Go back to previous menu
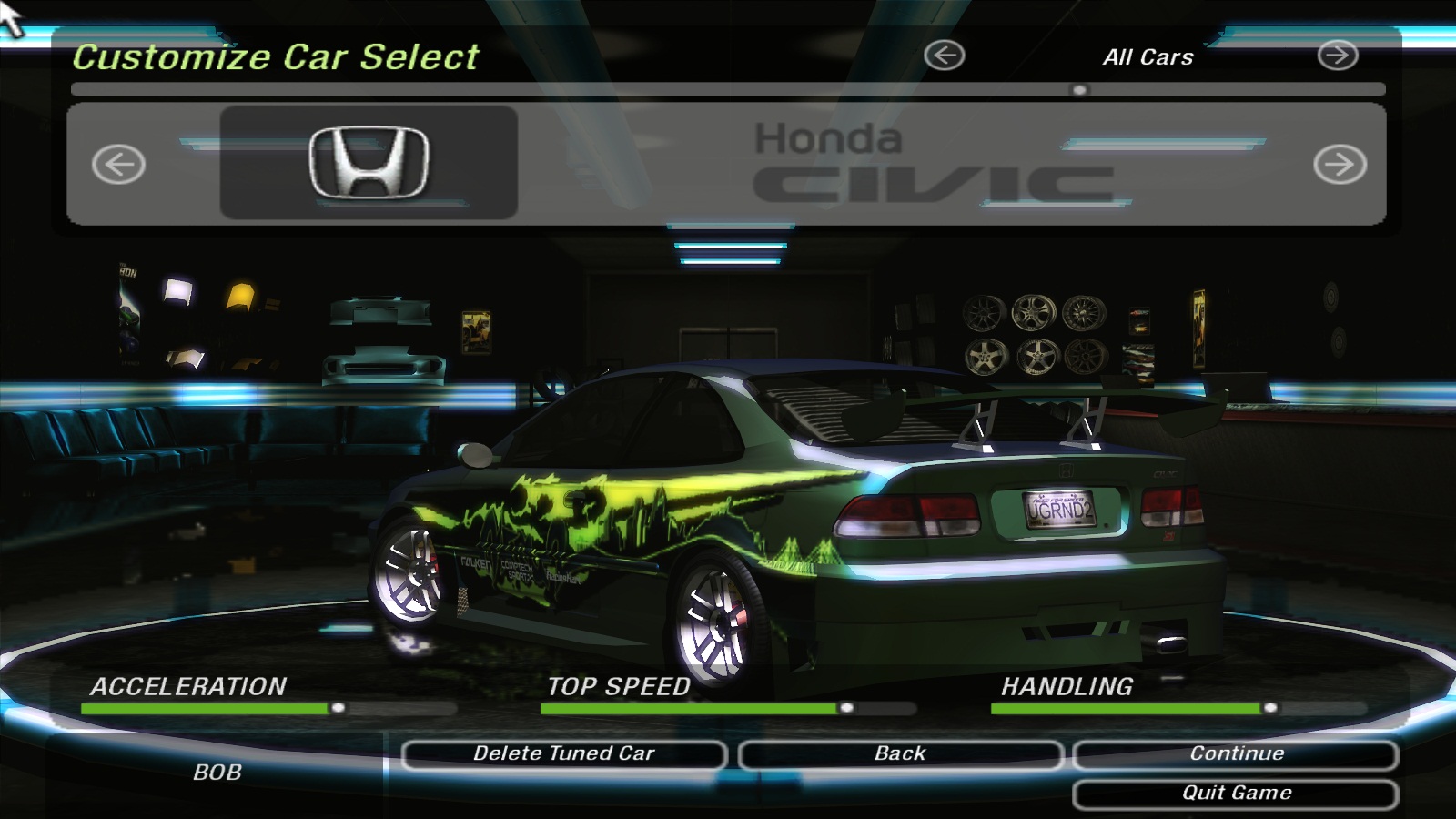This screenshot has width=1456, height=819. tap(900, 754)
